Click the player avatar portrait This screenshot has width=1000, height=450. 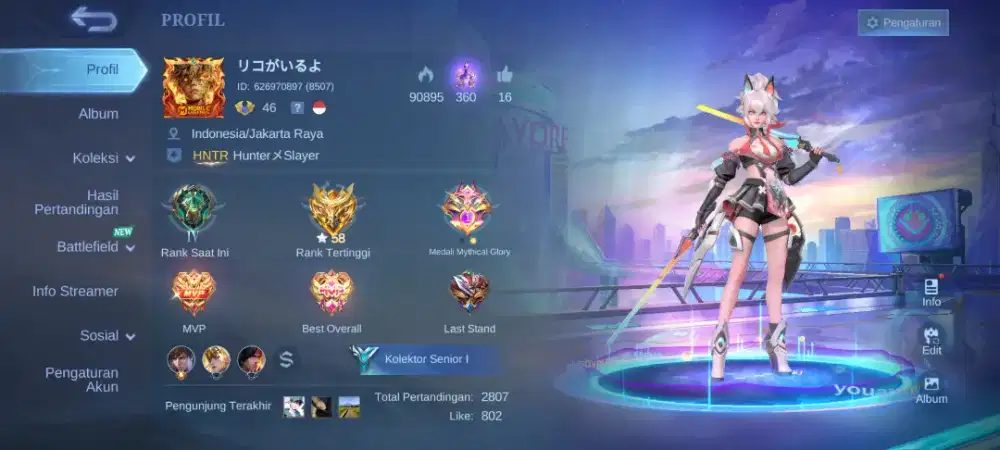pyautogui.click(x=194, y=87)
